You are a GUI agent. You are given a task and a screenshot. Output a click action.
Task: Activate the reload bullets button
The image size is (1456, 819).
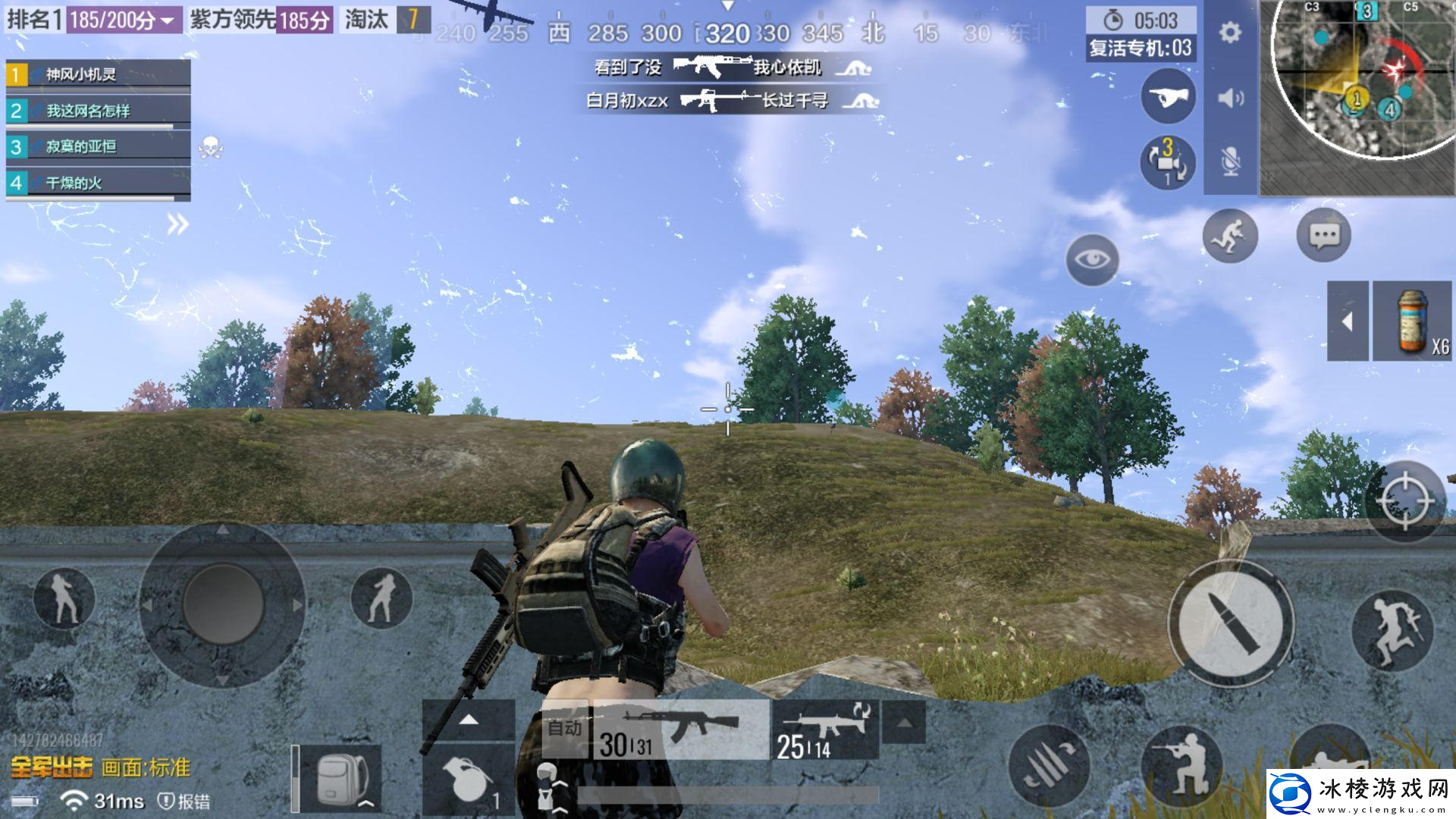1048,766
